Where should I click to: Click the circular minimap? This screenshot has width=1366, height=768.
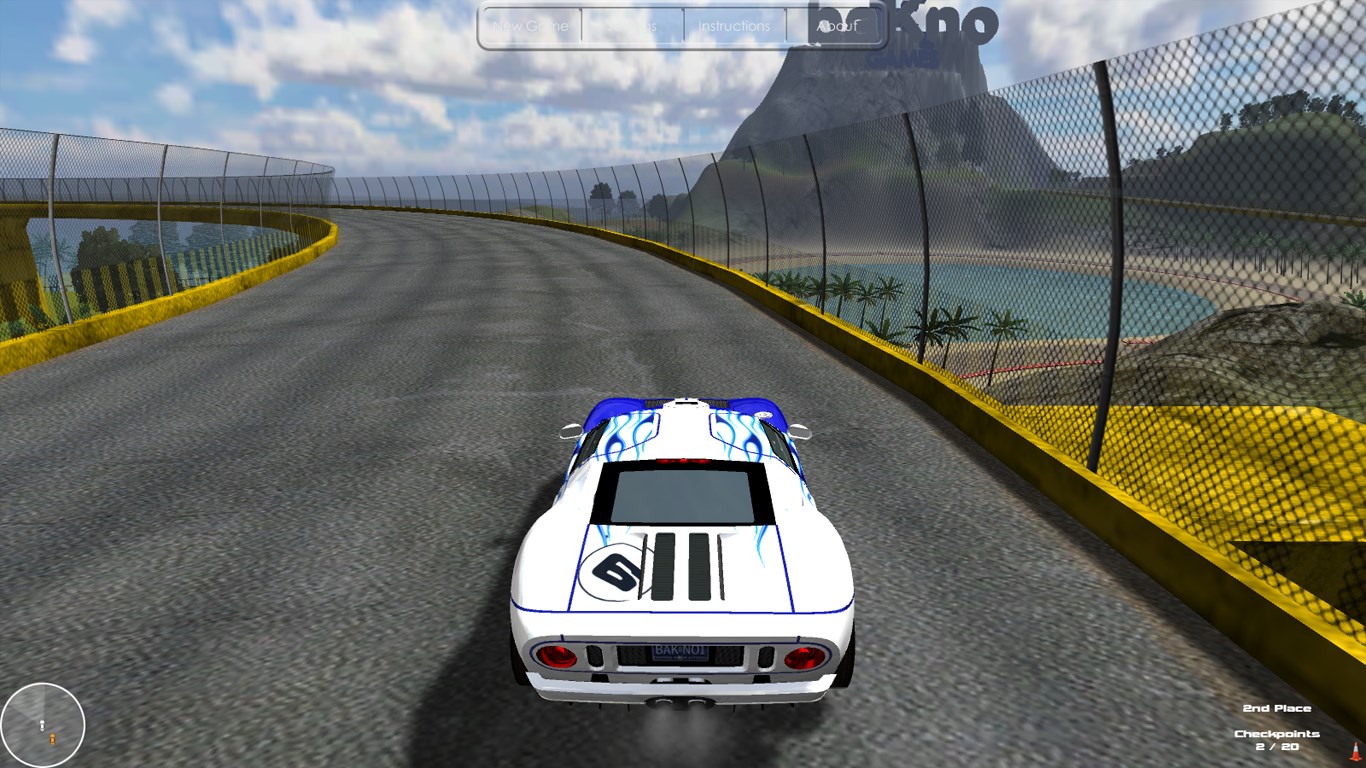tap(43, 724)
